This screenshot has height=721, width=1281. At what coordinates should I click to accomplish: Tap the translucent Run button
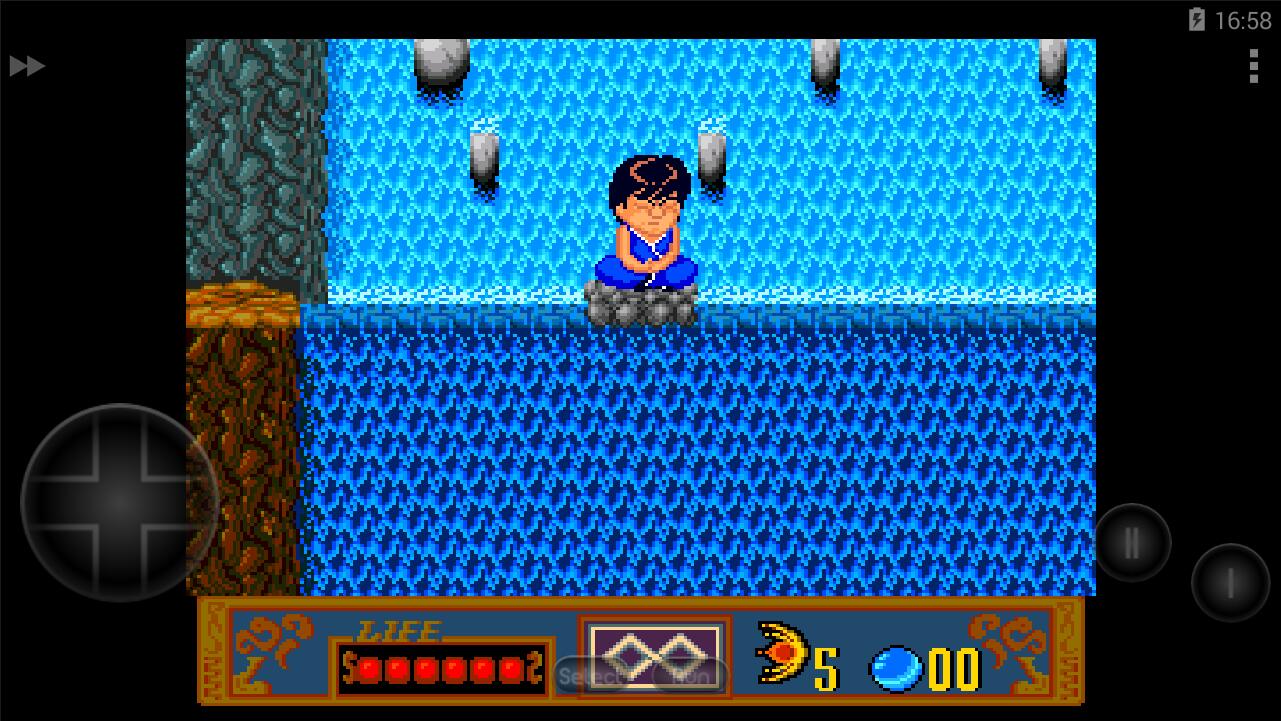690,677
